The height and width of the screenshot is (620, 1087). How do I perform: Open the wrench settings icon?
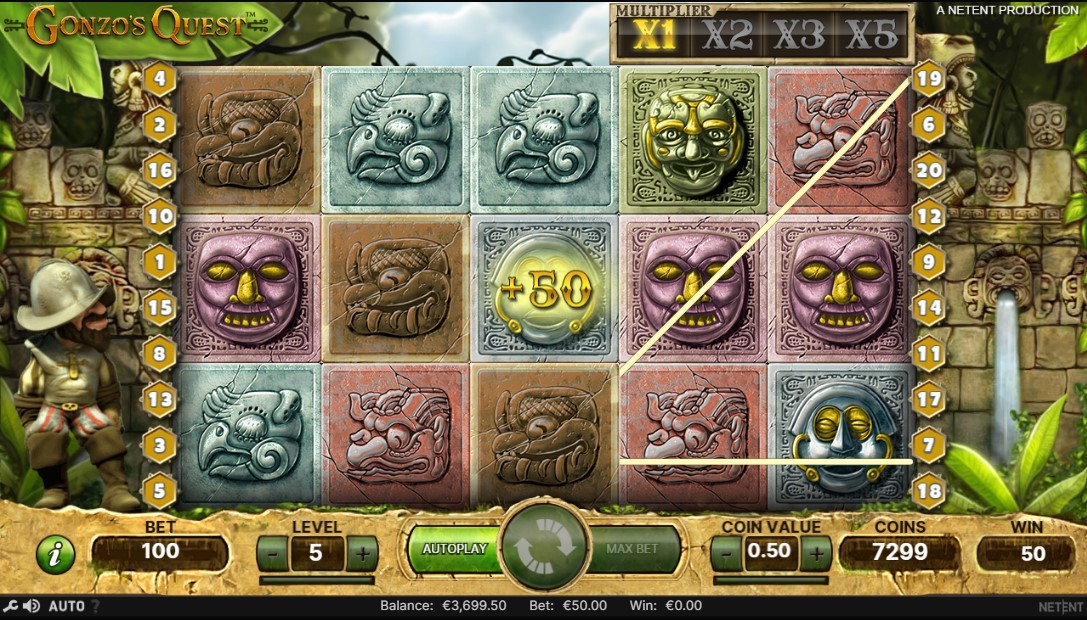(x=11, y=606)
